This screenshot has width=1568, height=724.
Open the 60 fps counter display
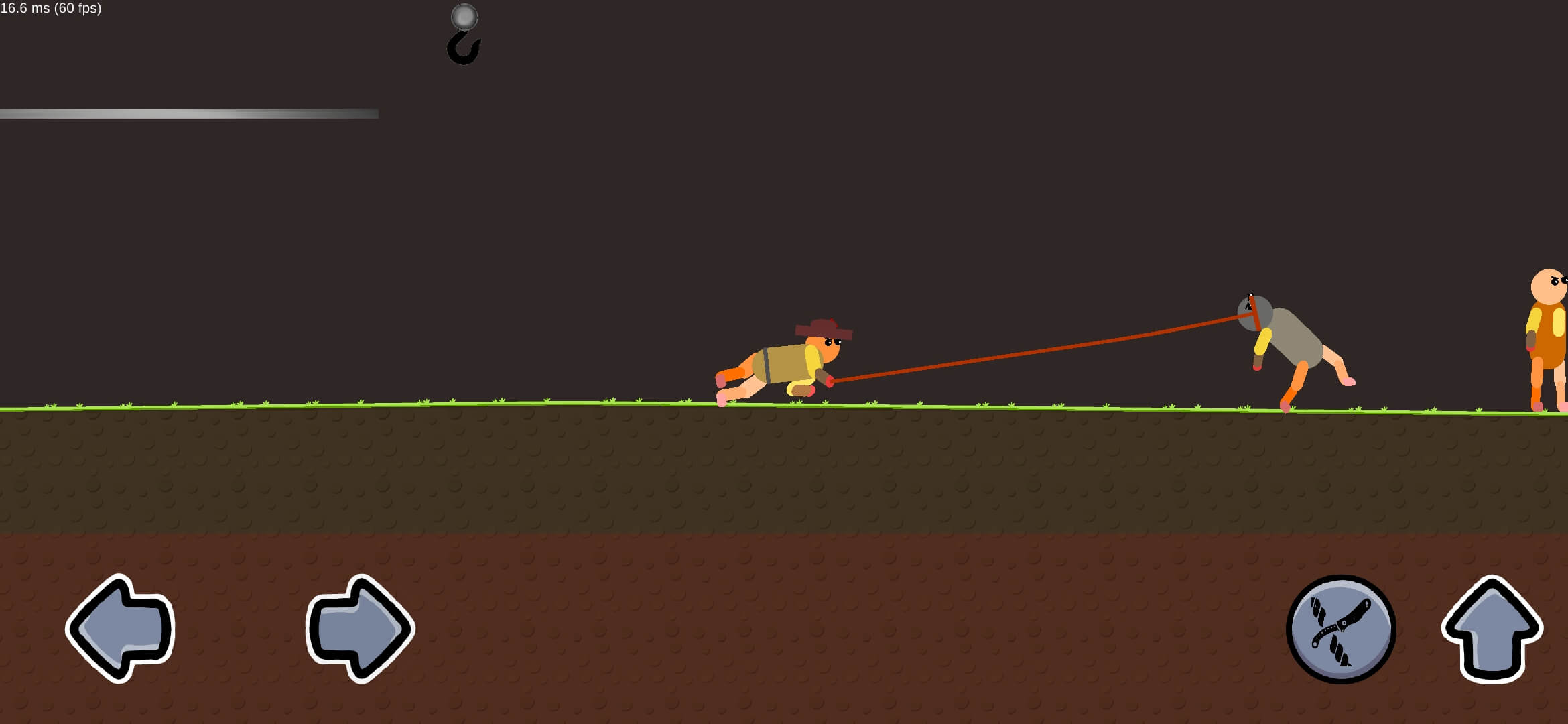(77, 9)
